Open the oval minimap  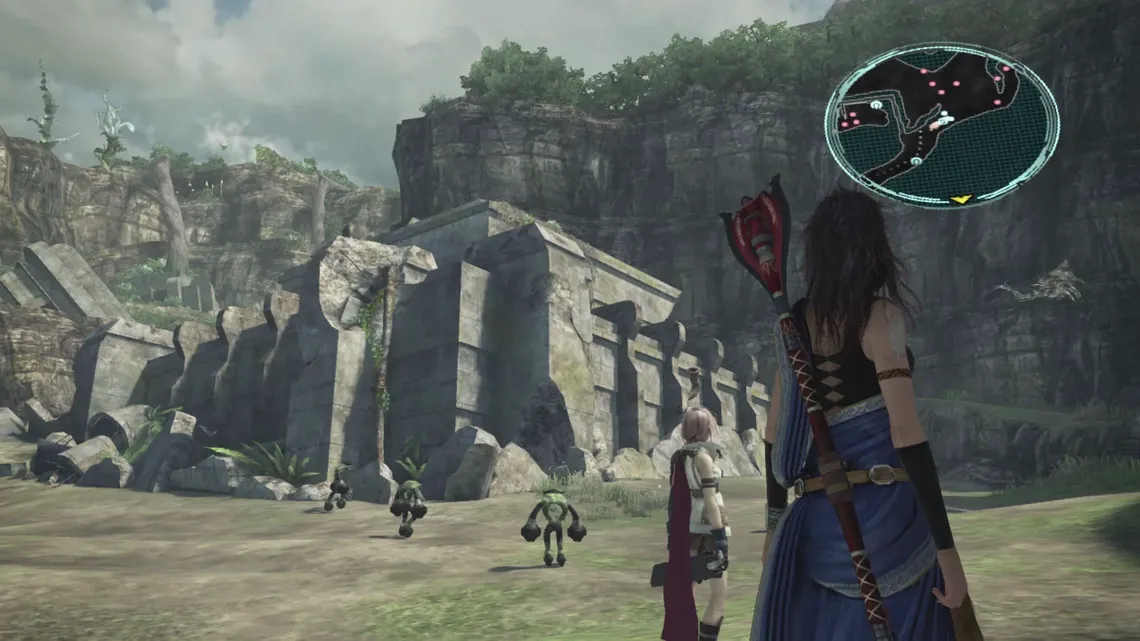pos(941,124)
